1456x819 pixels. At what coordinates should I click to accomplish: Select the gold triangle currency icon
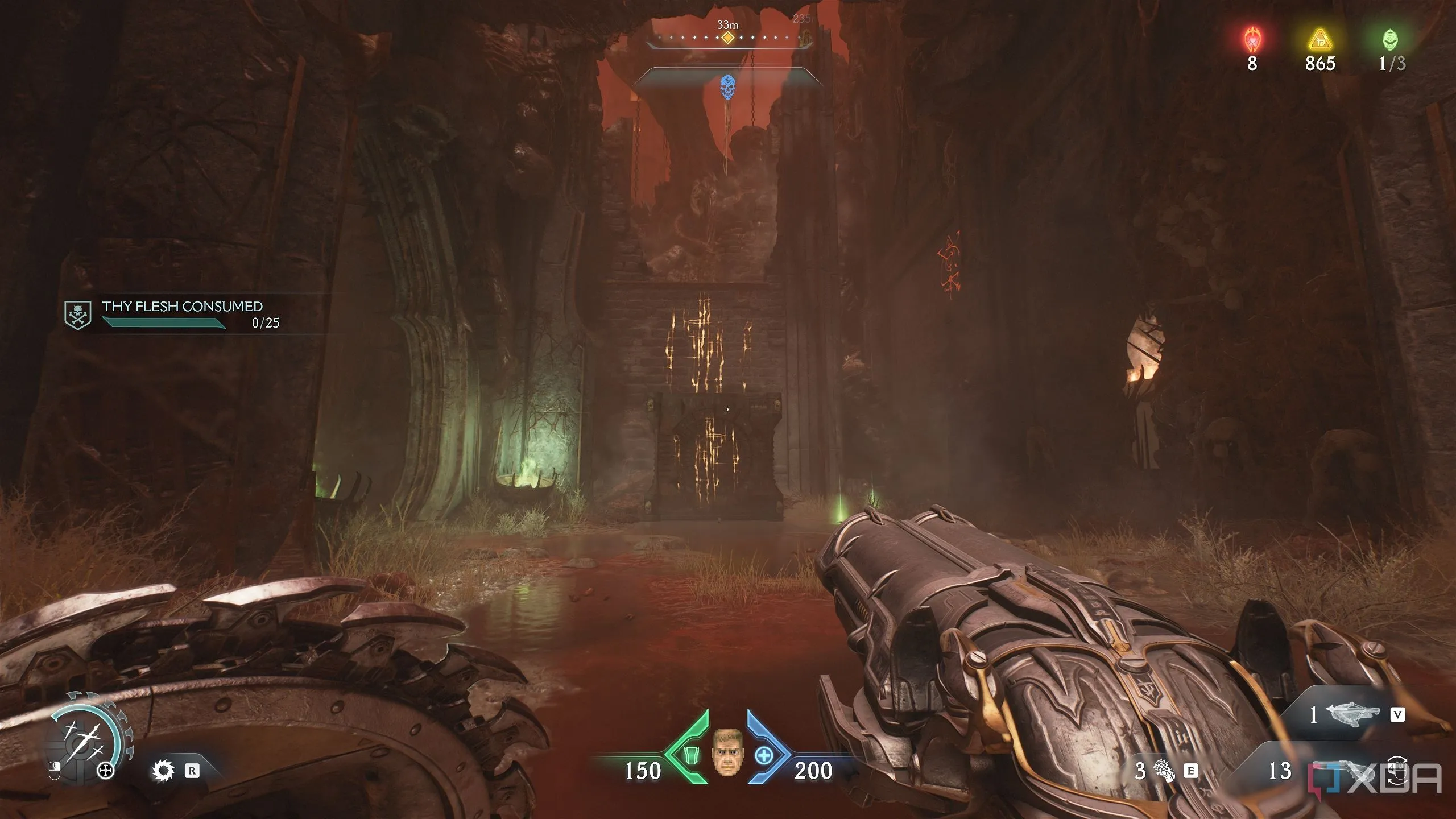(x=1319, y=40)
